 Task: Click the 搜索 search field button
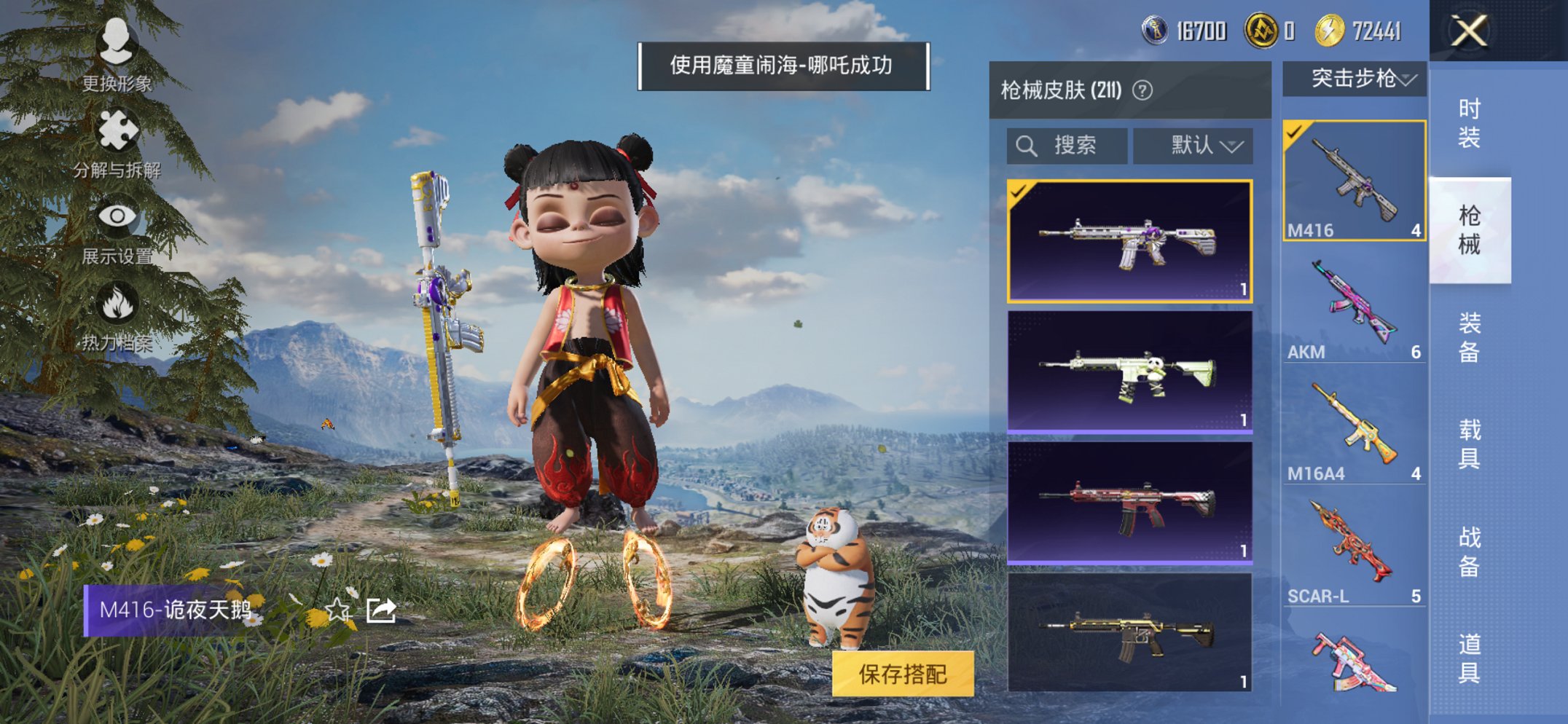coord(1066,144)
